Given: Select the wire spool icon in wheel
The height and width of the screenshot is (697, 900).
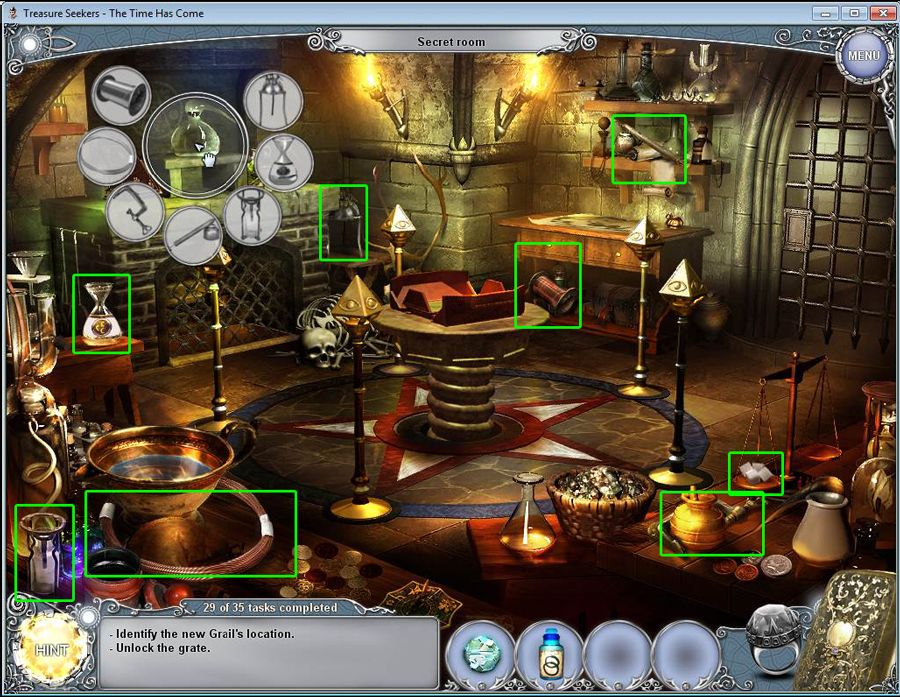Looking at the screenshot, I should pyautogui.click(x=121, y=95).
